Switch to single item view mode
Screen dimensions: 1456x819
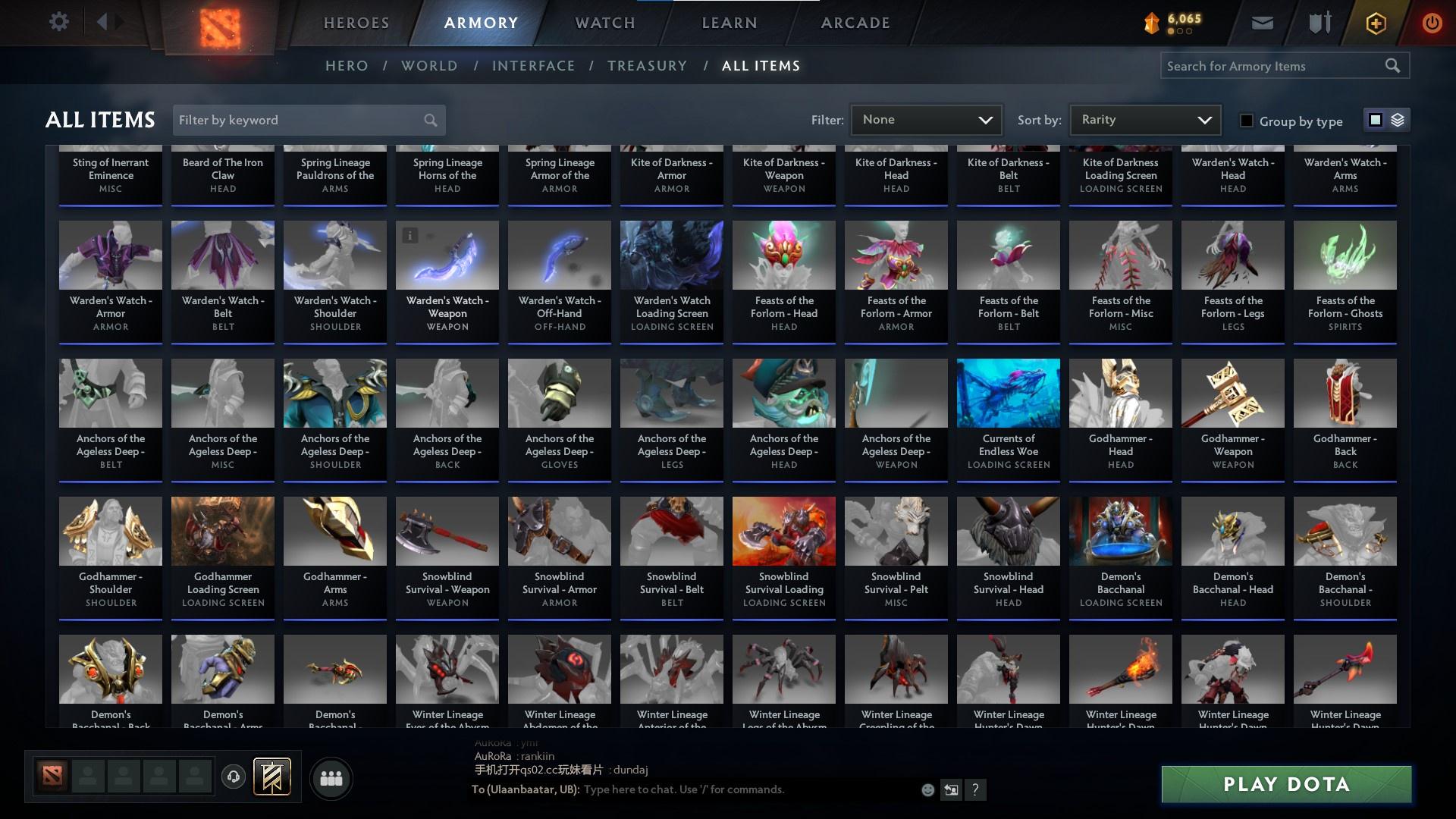coord(1376,120)
